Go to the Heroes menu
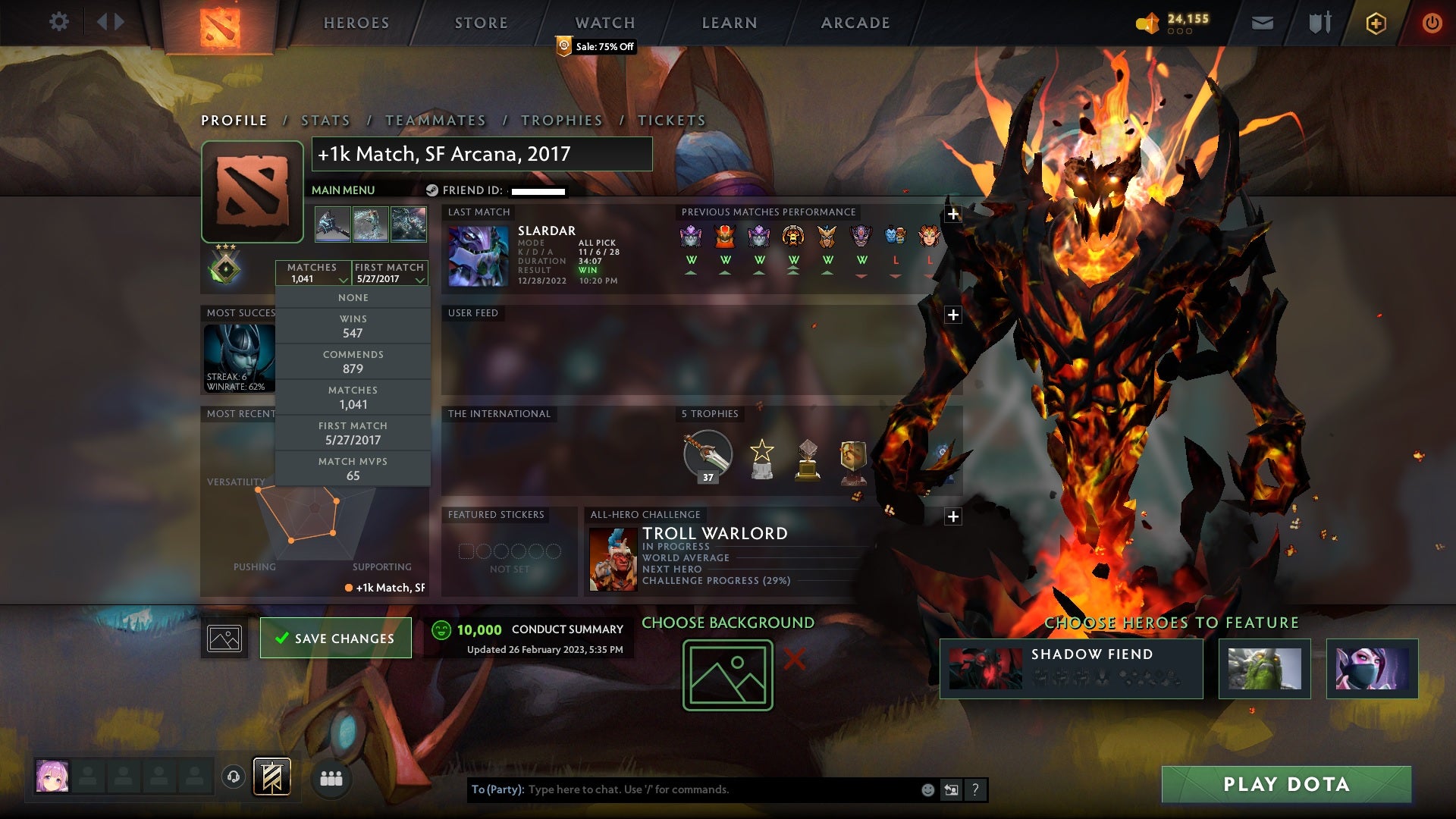 coord(356,23)
